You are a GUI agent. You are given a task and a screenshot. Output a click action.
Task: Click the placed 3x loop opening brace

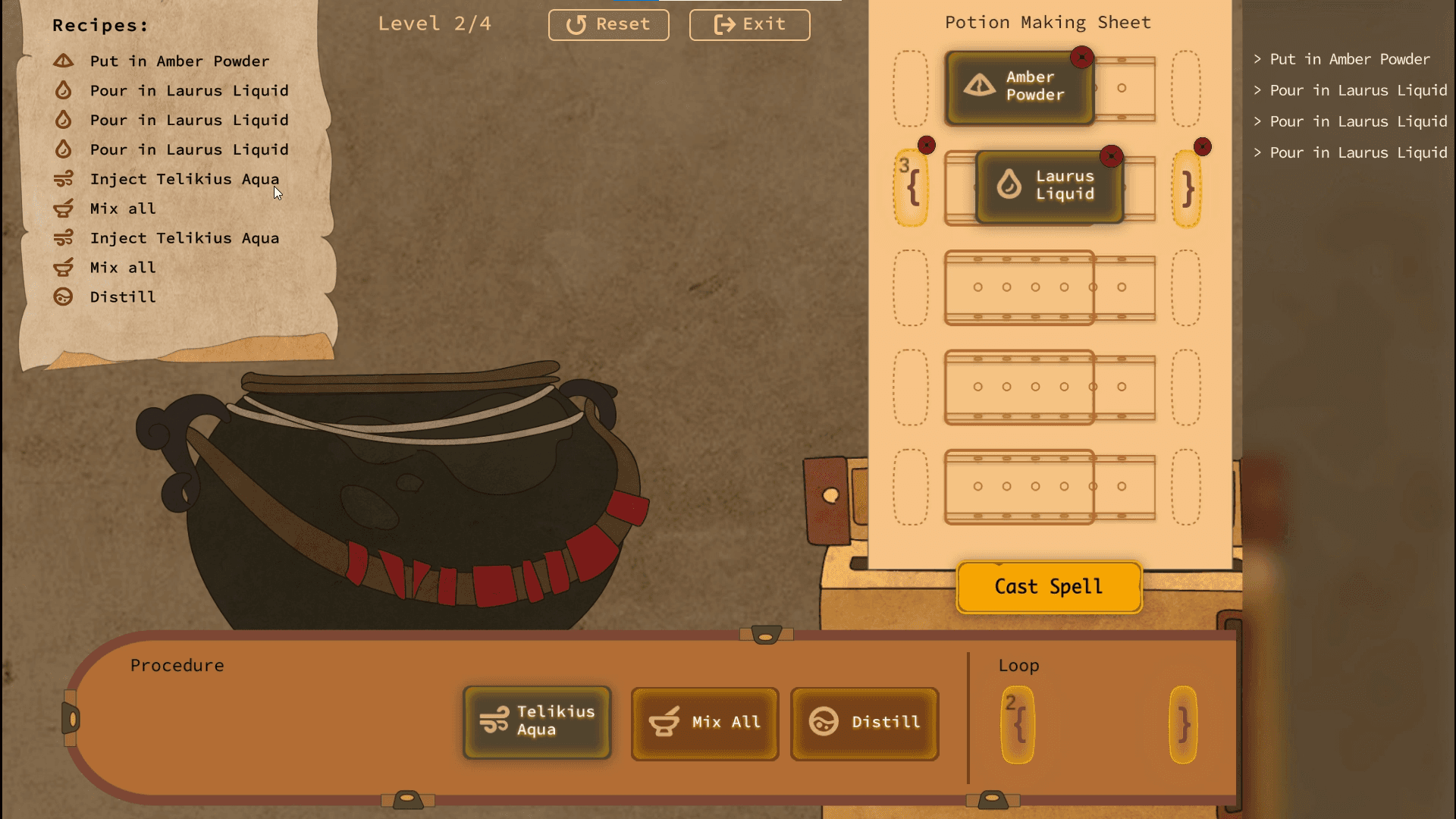pyautogui.click(x=912, y=188)
